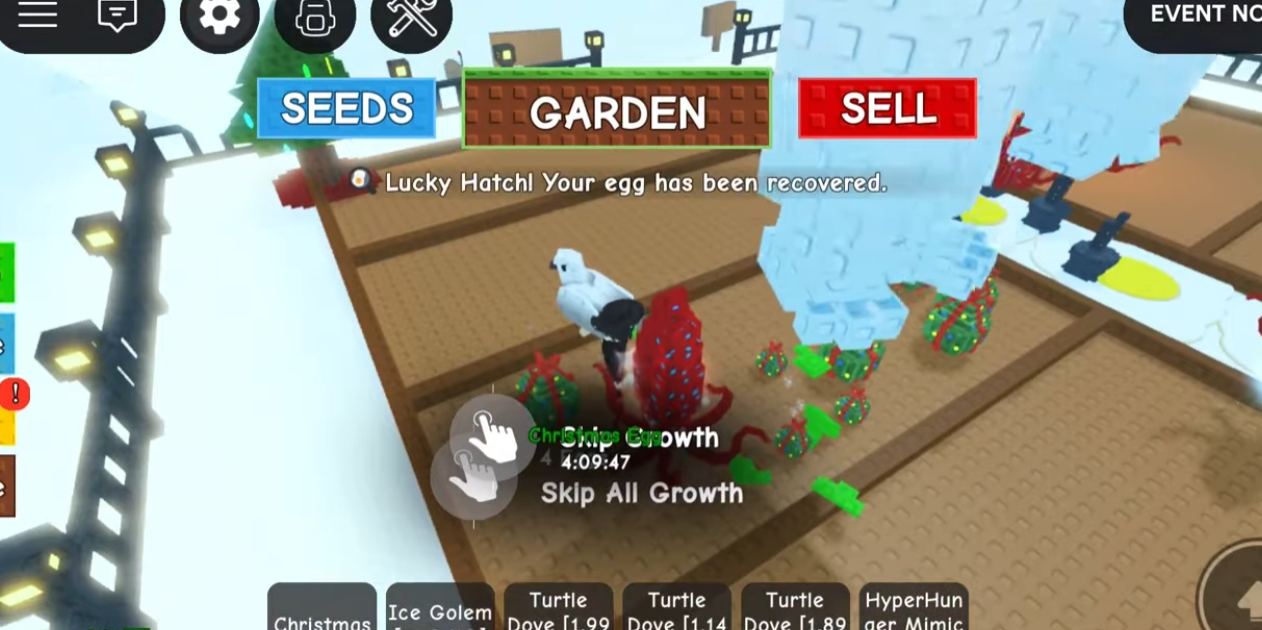This screenshot has width=1262, height=630.
Task: Click the brown side menu button
Action: tap(6, 486)
